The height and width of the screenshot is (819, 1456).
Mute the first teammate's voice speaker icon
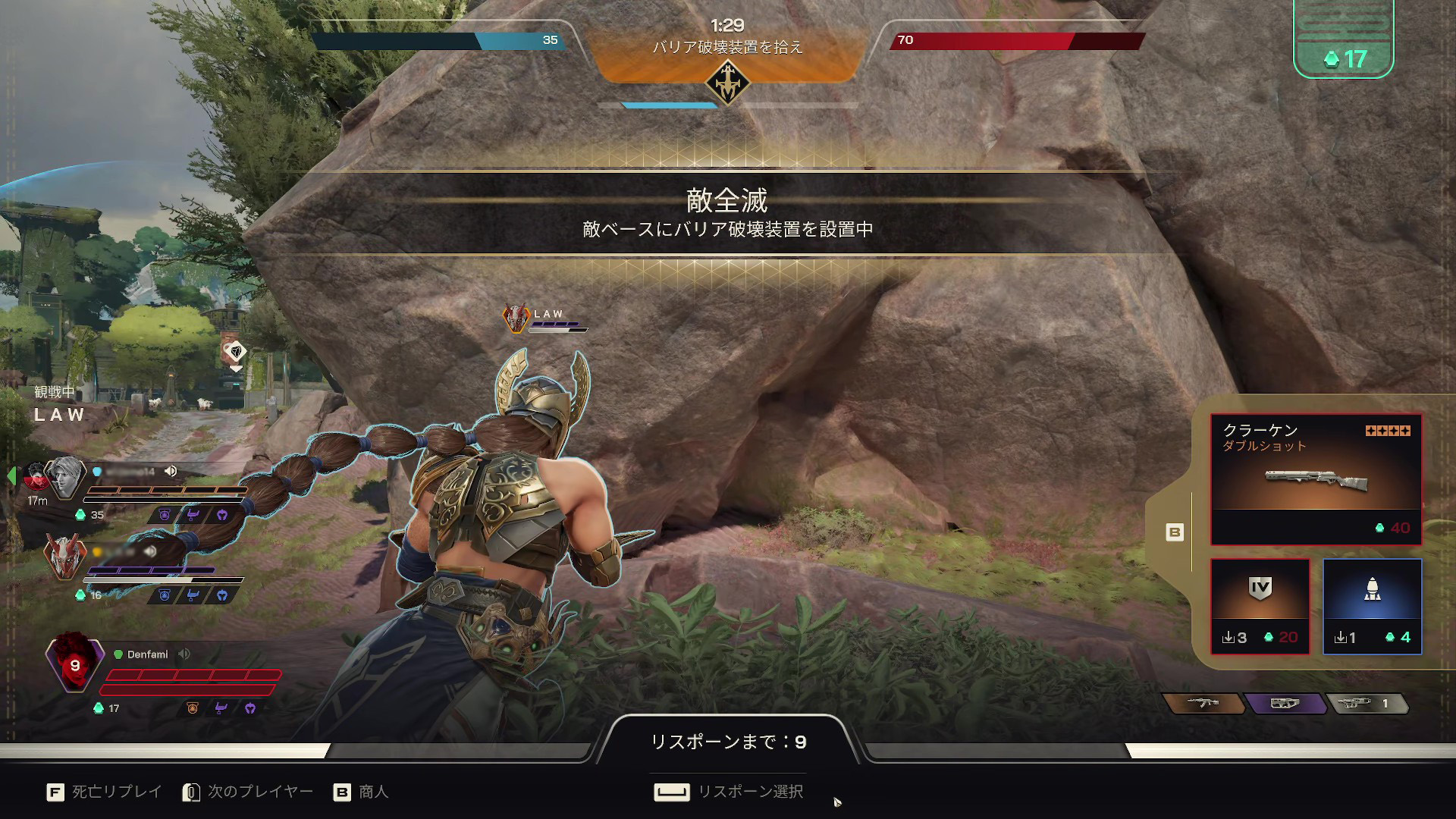[x=170, y=471]
